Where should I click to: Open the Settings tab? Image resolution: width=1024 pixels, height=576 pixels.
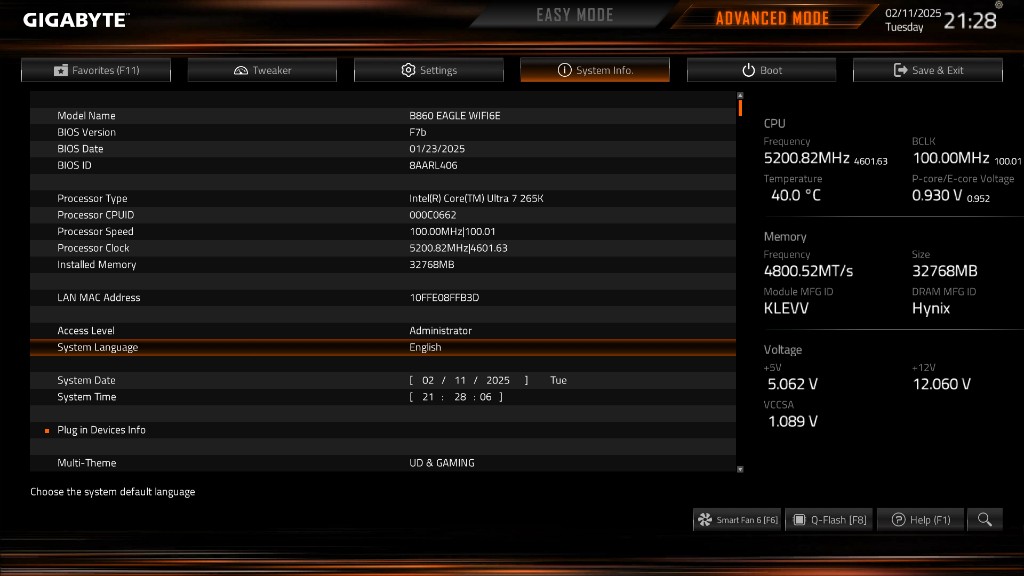429,70
